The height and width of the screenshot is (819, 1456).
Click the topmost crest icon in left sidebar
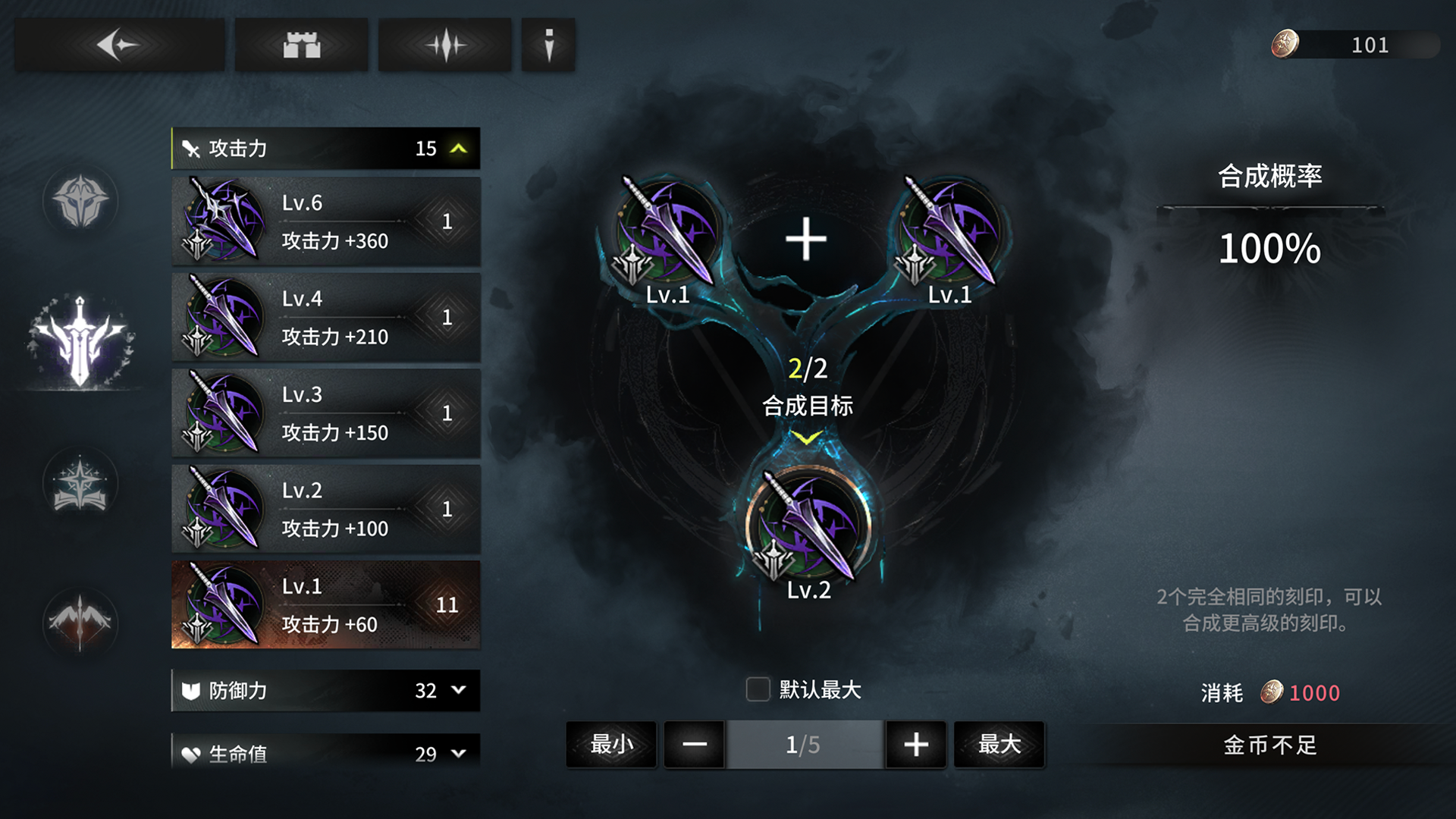point(81,201)
